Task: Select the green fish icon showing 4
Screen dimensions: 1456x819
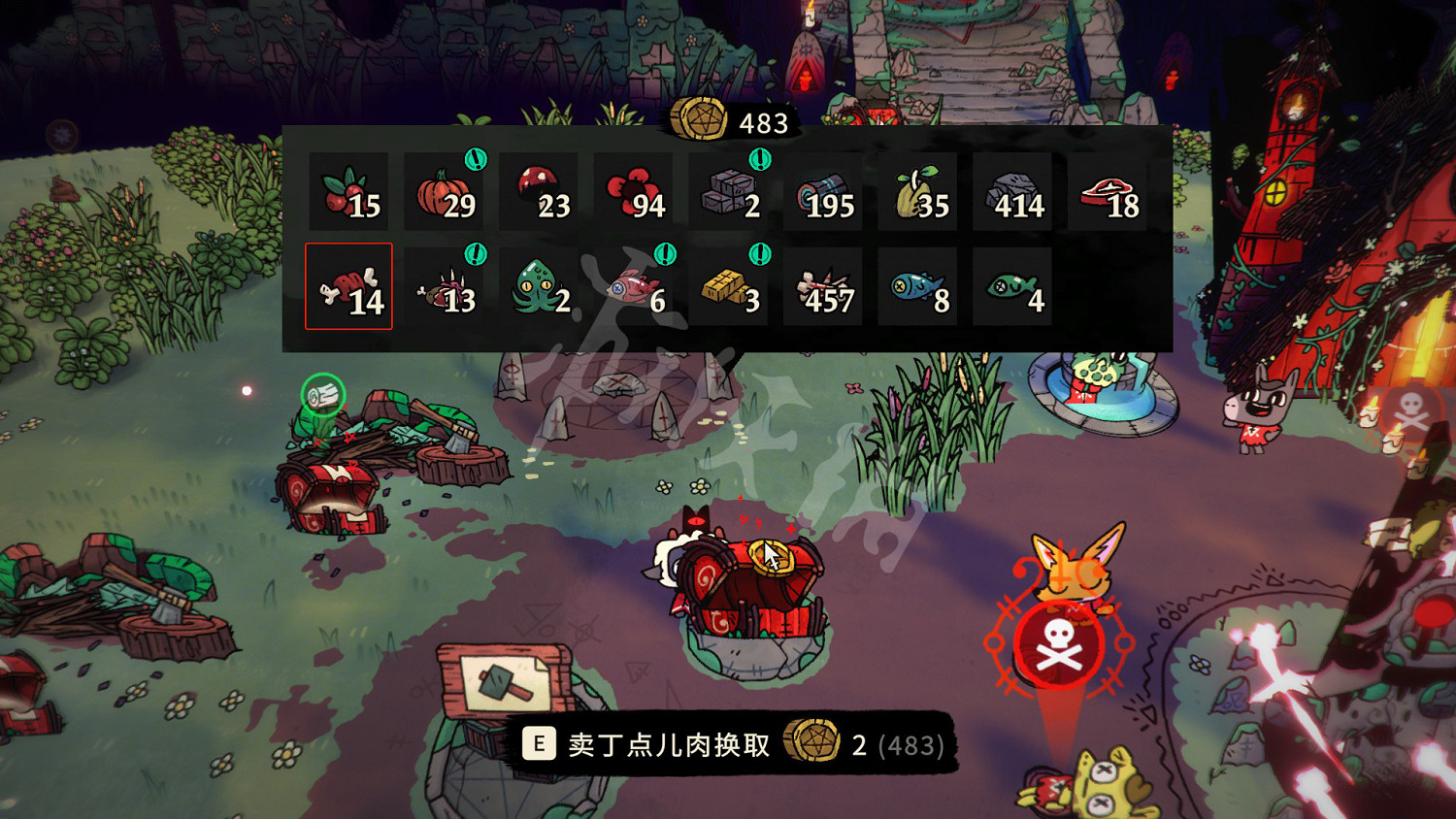Action: coord(1015,287)
